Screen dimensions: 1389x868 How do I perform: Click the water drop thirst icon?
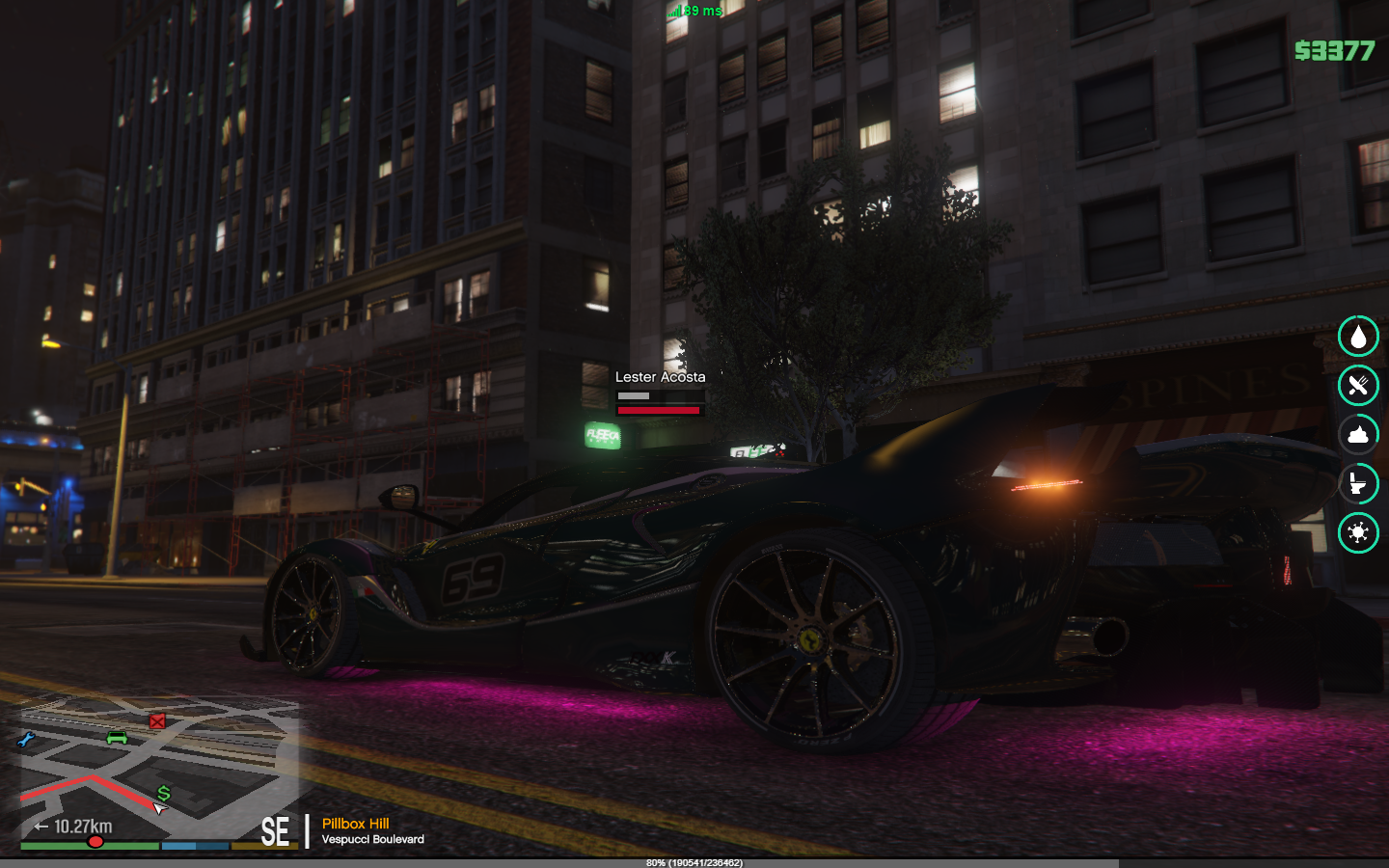click(1358, 337)
